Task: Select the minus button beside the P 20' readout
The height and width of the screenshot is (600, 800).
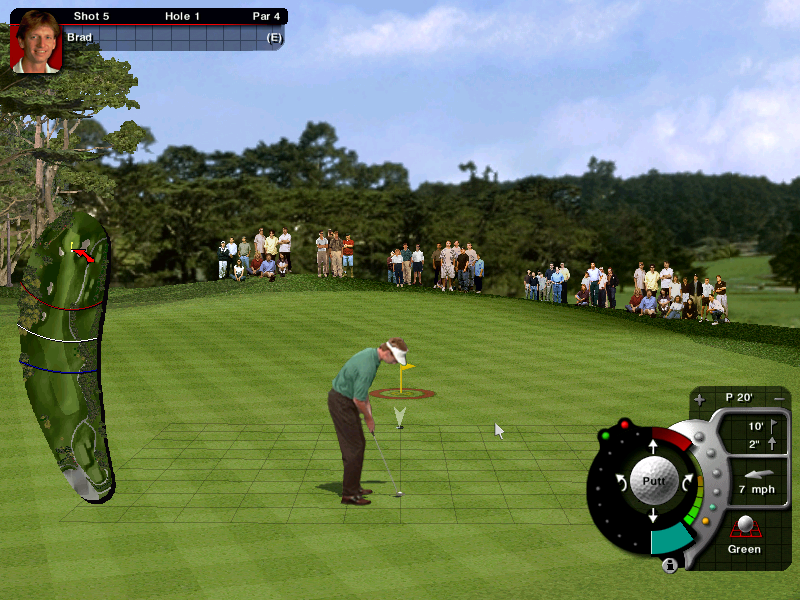Action: (779, 399)
